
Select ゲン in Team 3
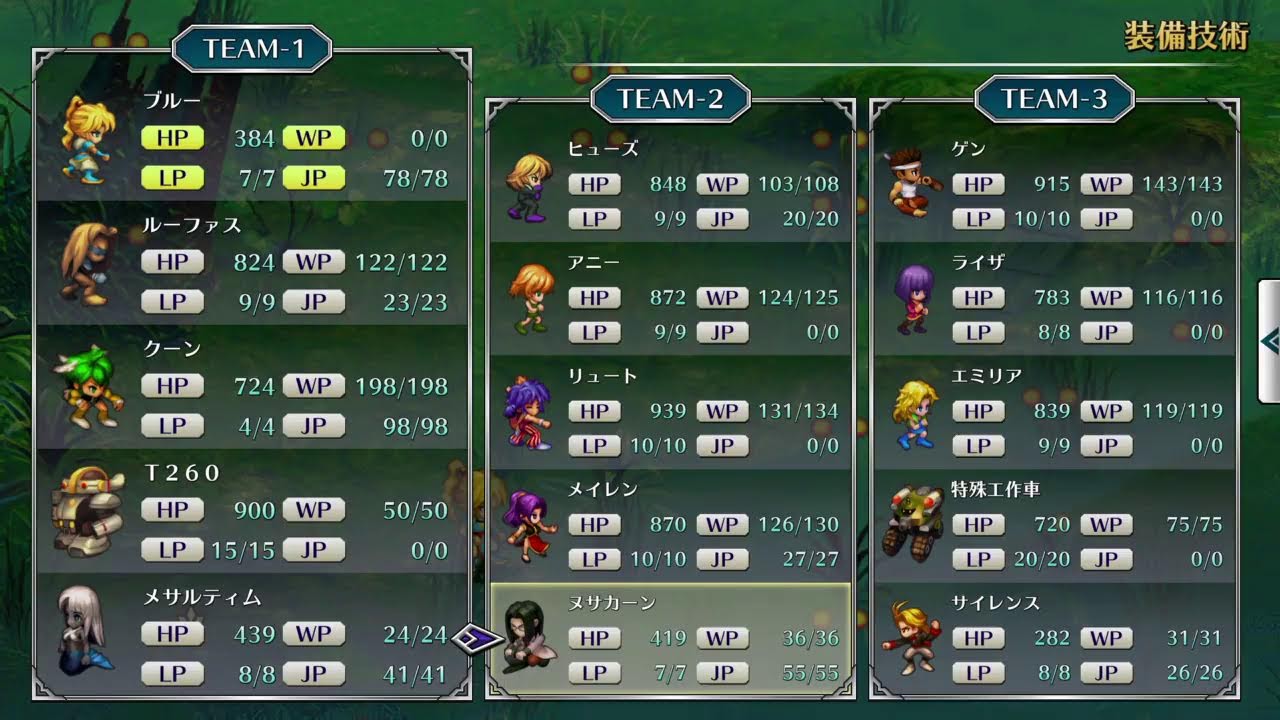(1054, 185)
